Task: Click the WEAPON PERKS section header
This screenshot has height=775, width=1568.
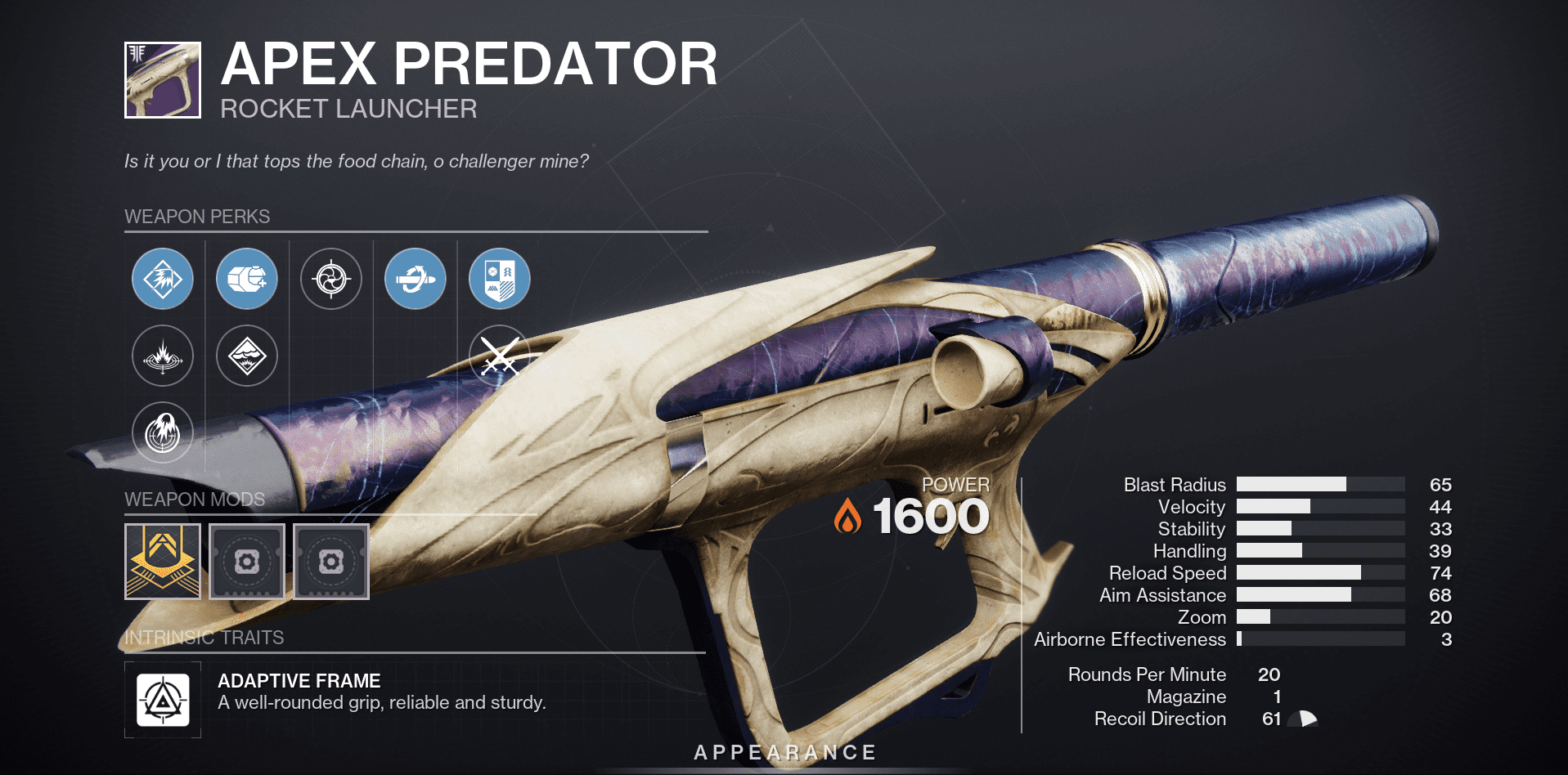Action: [x=196, y=216]
